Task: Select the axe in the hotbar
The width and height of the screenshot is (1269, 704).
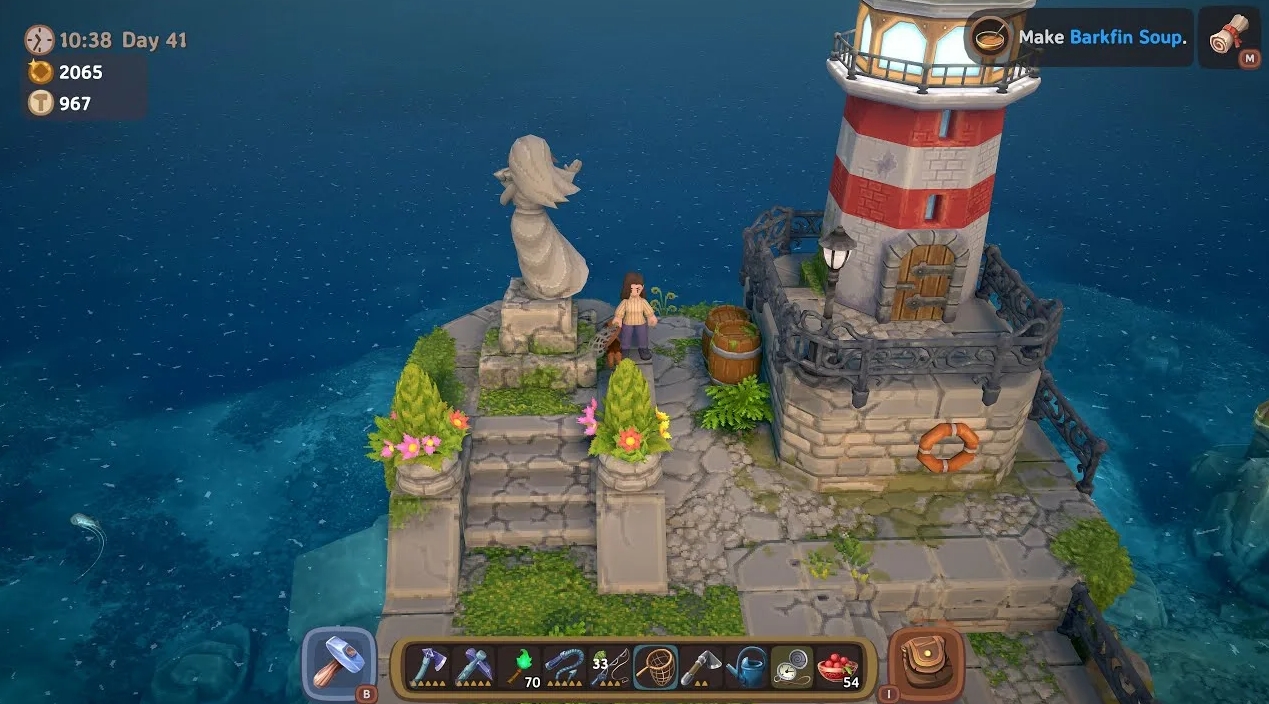Action: coord(426,665)
